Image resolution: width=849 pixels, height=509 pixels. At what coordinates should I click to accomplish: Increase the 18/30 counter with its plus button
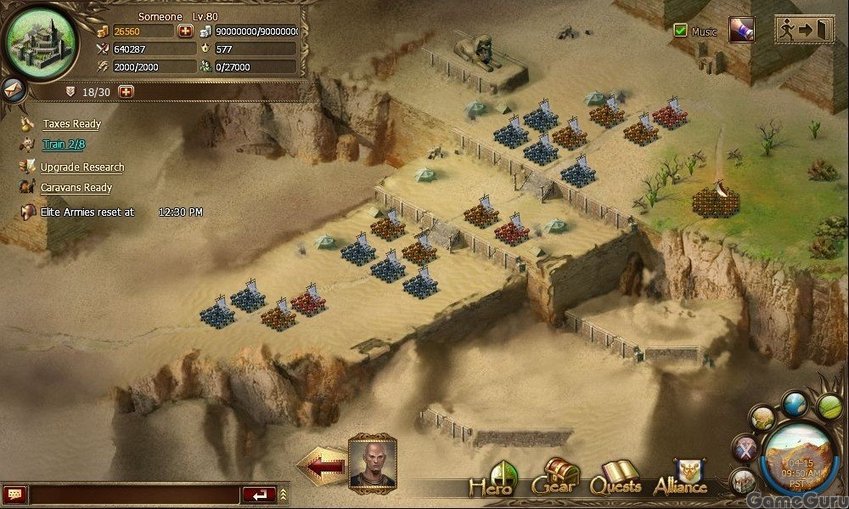coord(126,92)
